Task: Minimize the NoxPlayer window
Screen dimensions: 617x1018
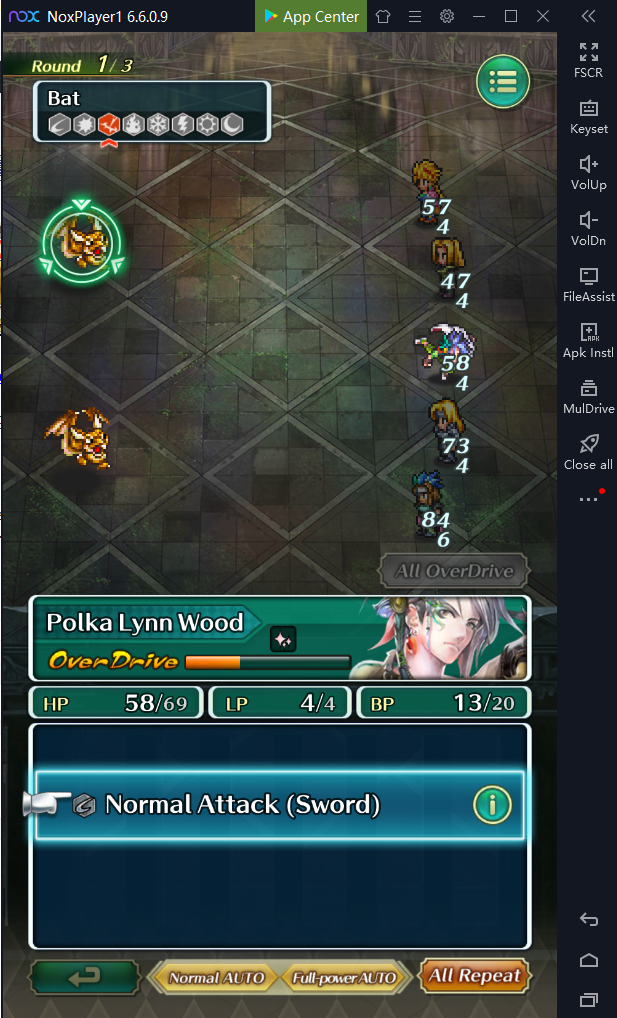Action: pos(479,16)
